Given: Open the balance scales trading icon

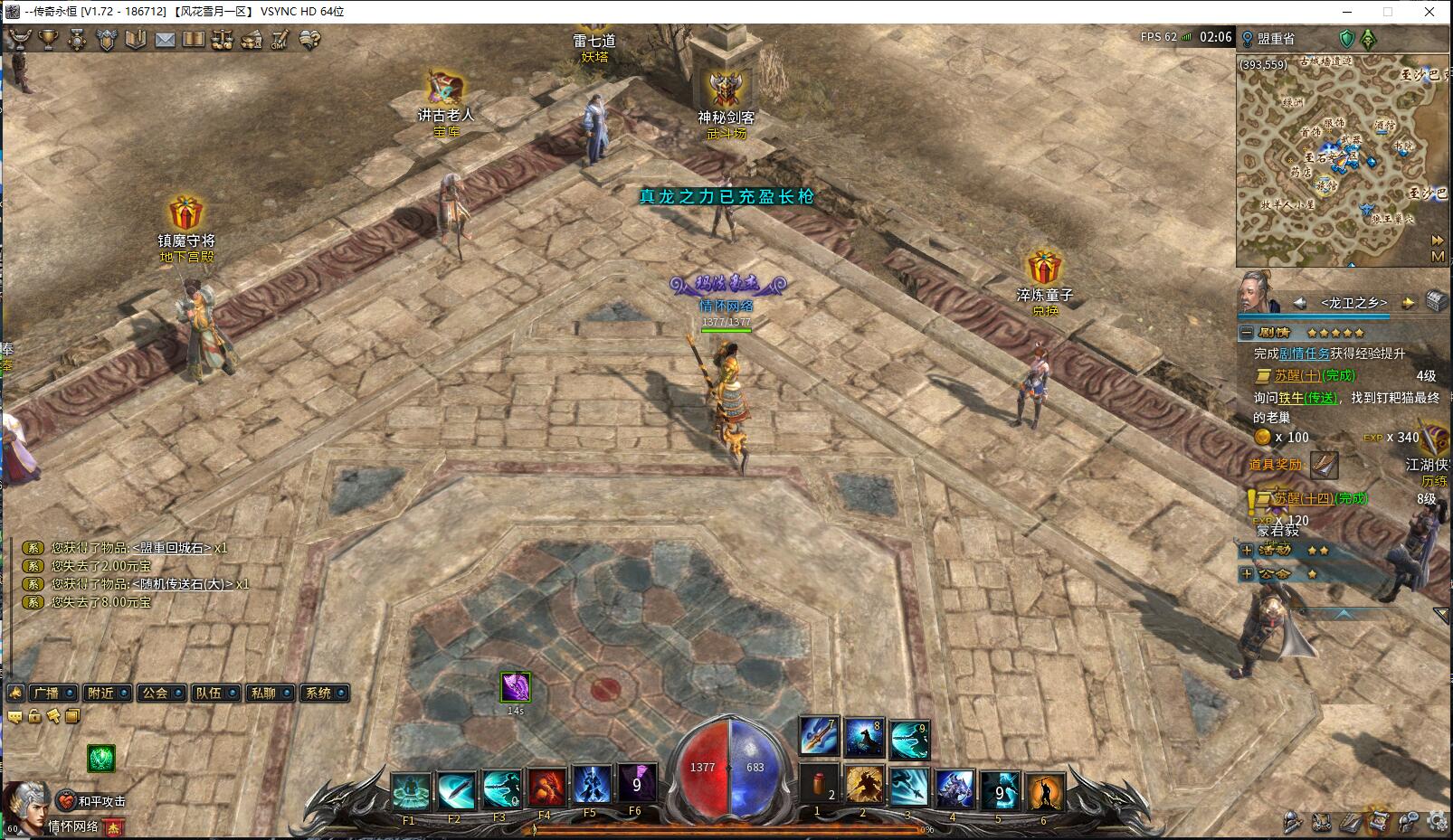Looking at the screenshot, I should [223, 40].
